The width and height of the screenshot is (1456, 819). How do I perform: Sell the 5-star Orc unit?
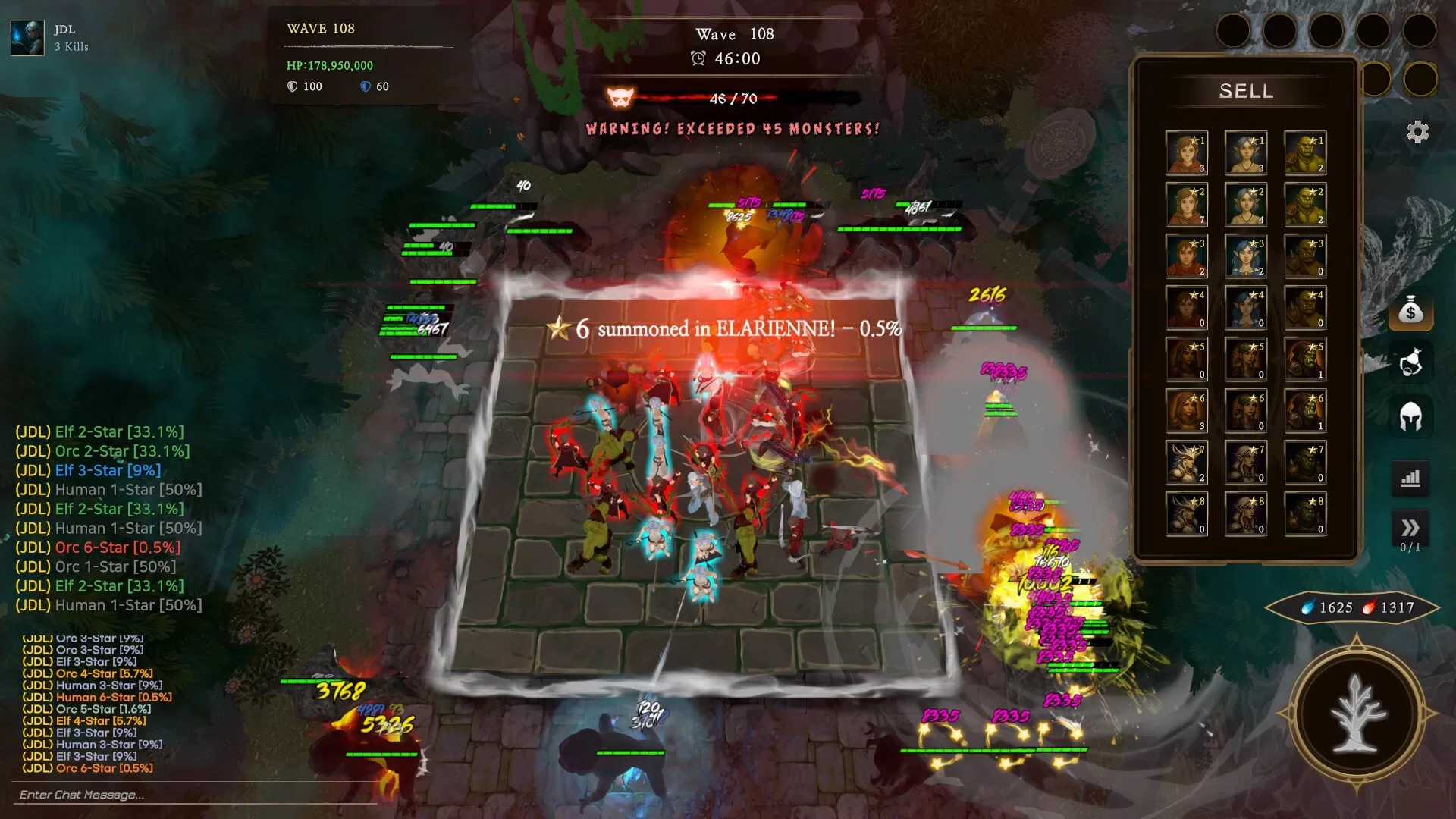(x=1305, y=359)
